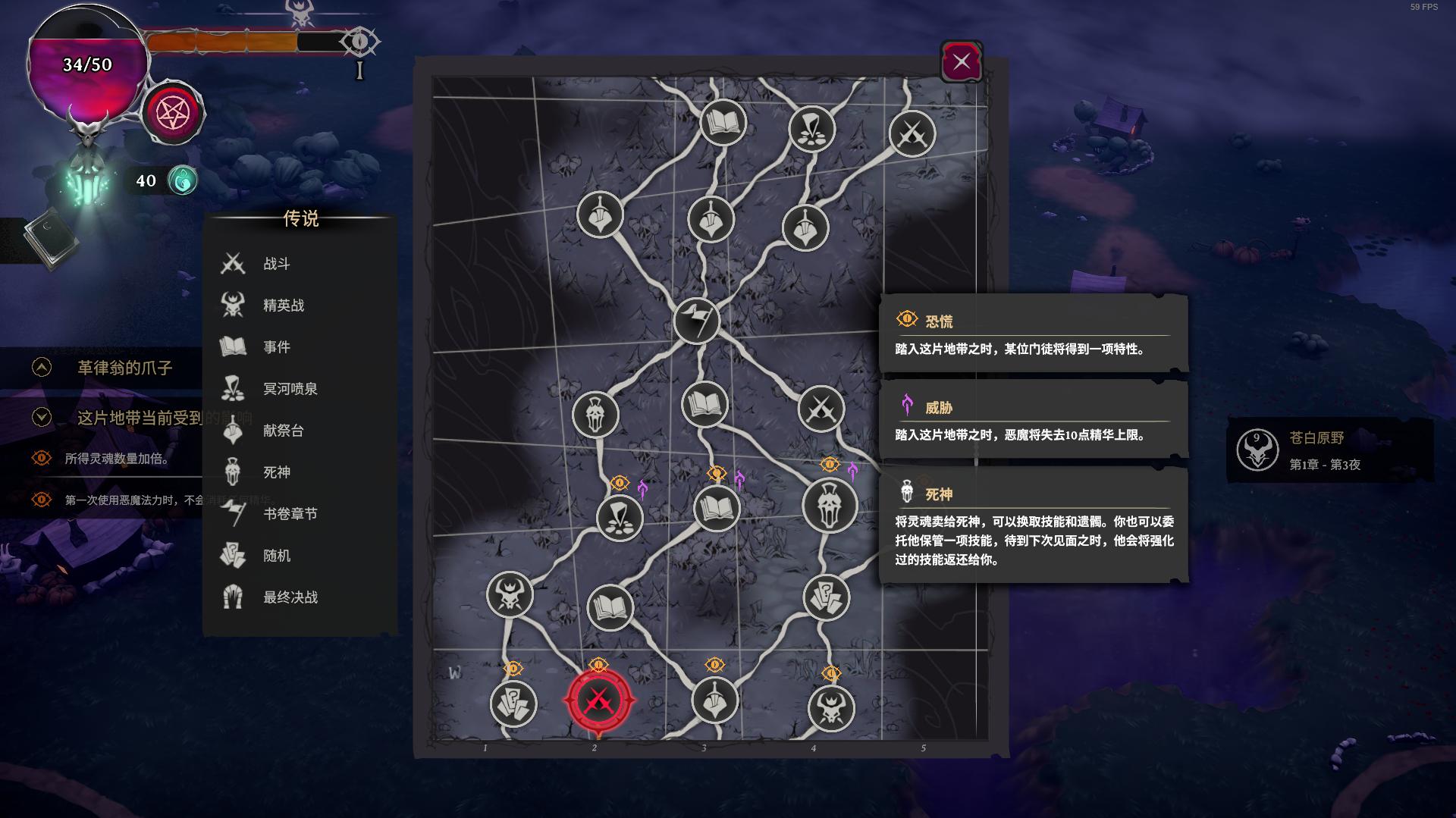Click the Styx fountain node on lower map

[620, 518]
